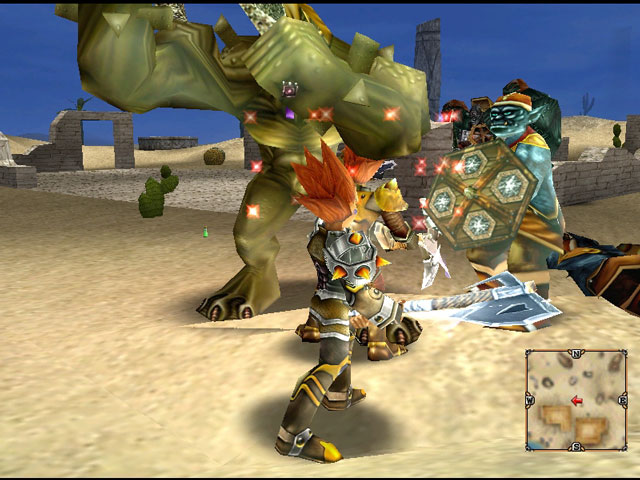The width and height of the screenshot is (640, 480).
Task: Click the S compass marker on minimap
Action: [x=577, y=446]
